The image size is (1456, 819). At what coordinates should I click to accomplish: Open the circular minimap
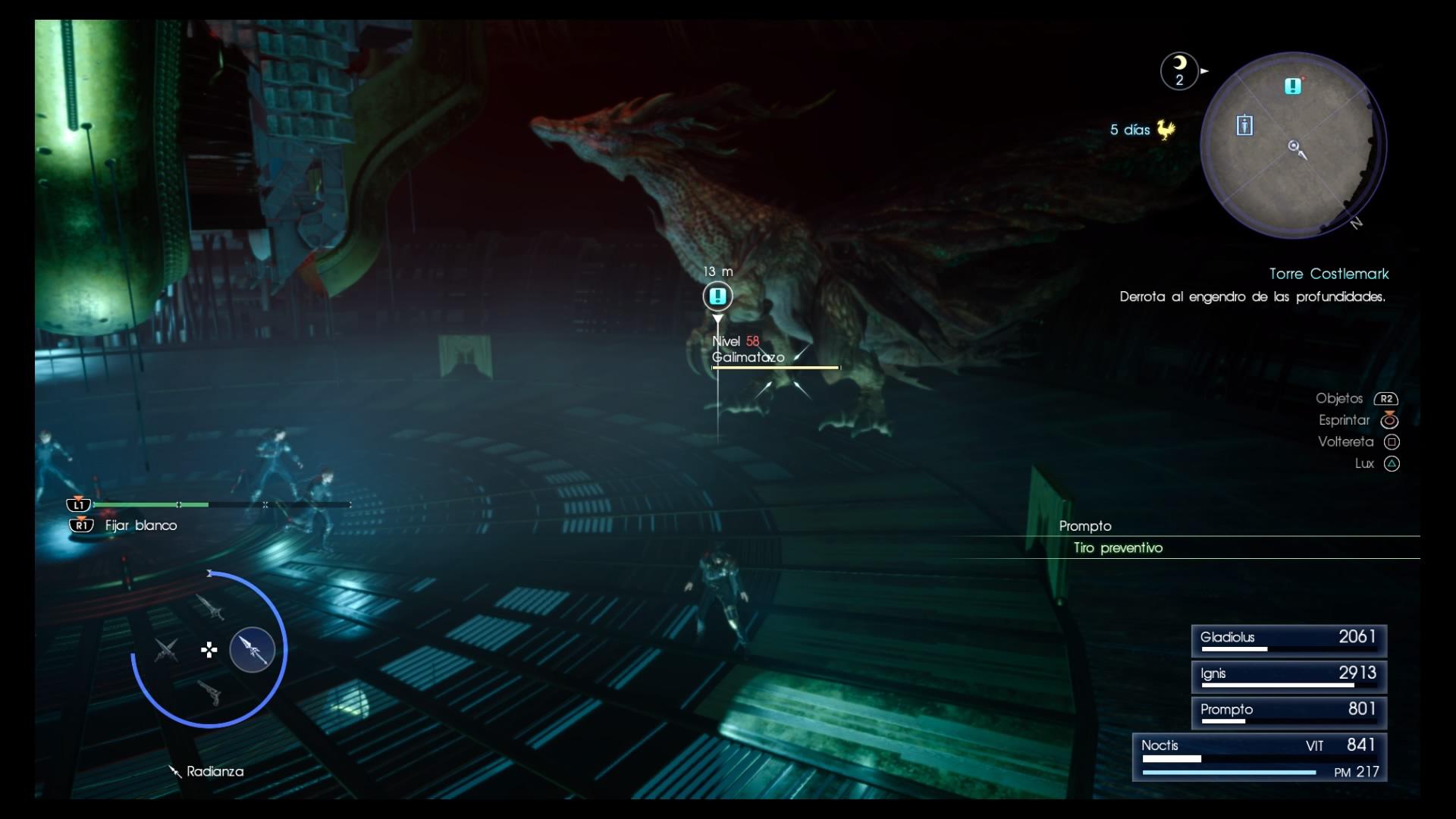[1292, 146]
